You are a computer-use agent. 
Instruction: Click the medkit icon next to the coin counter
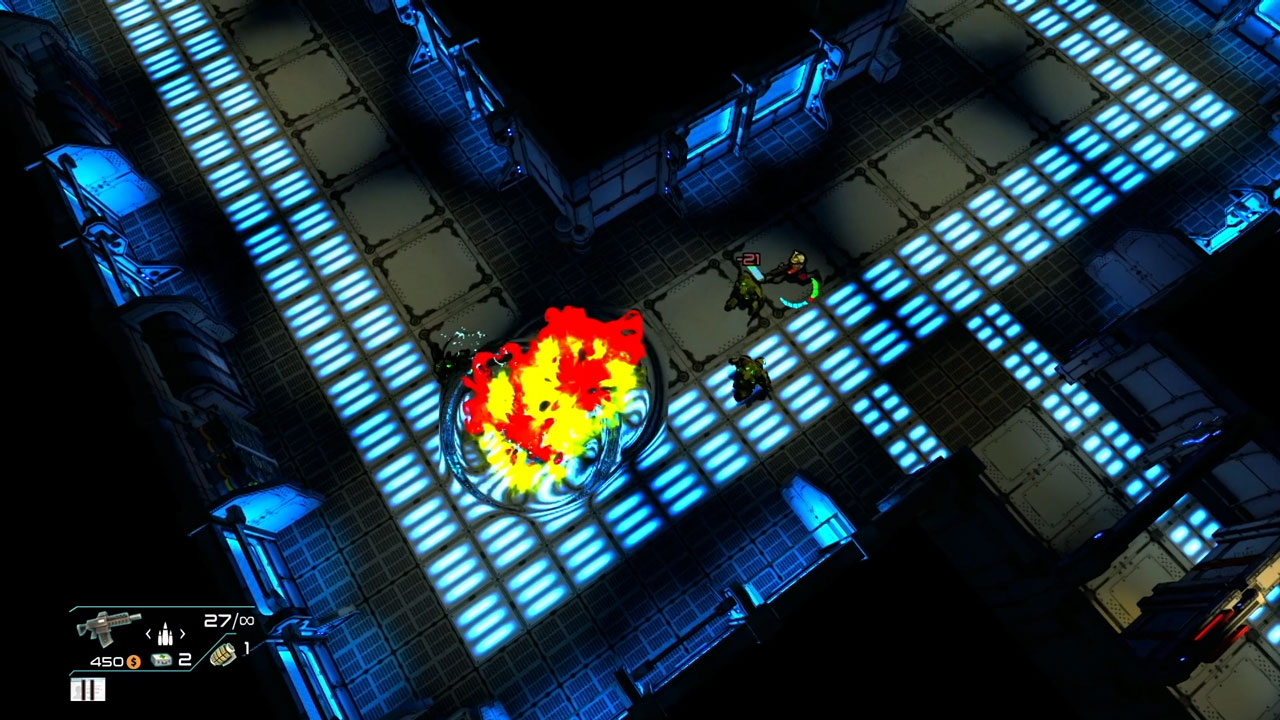click(x=163, y=660)
